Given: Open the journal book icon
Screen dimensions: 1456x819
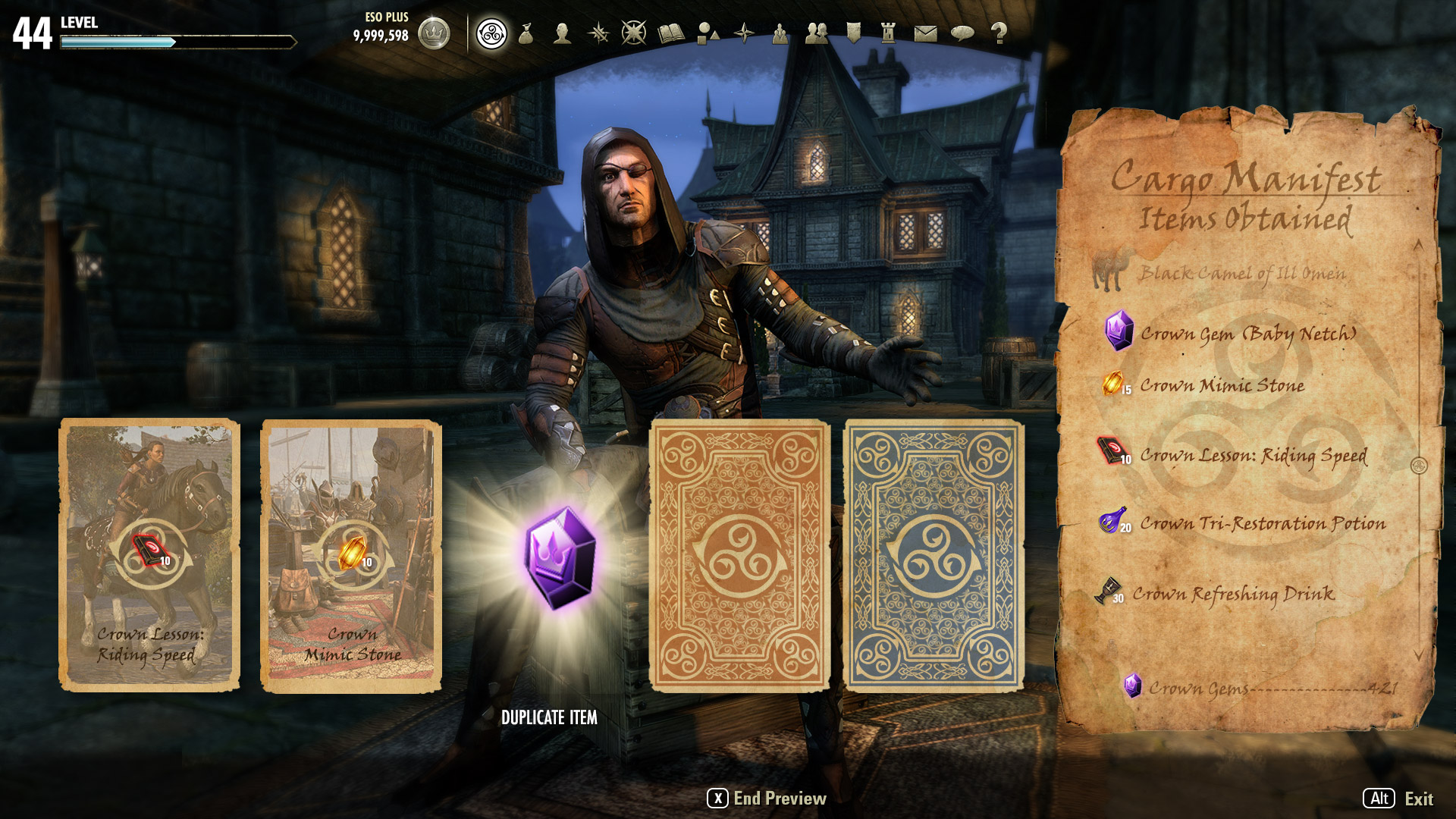Looking at the screenshot, I should (x=671, y=33).
